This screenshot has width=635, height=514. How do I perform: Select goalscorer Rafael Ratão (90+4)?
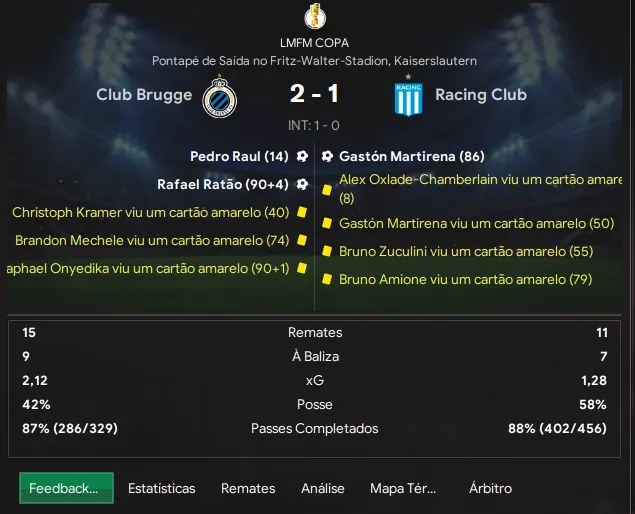(223, 184)
